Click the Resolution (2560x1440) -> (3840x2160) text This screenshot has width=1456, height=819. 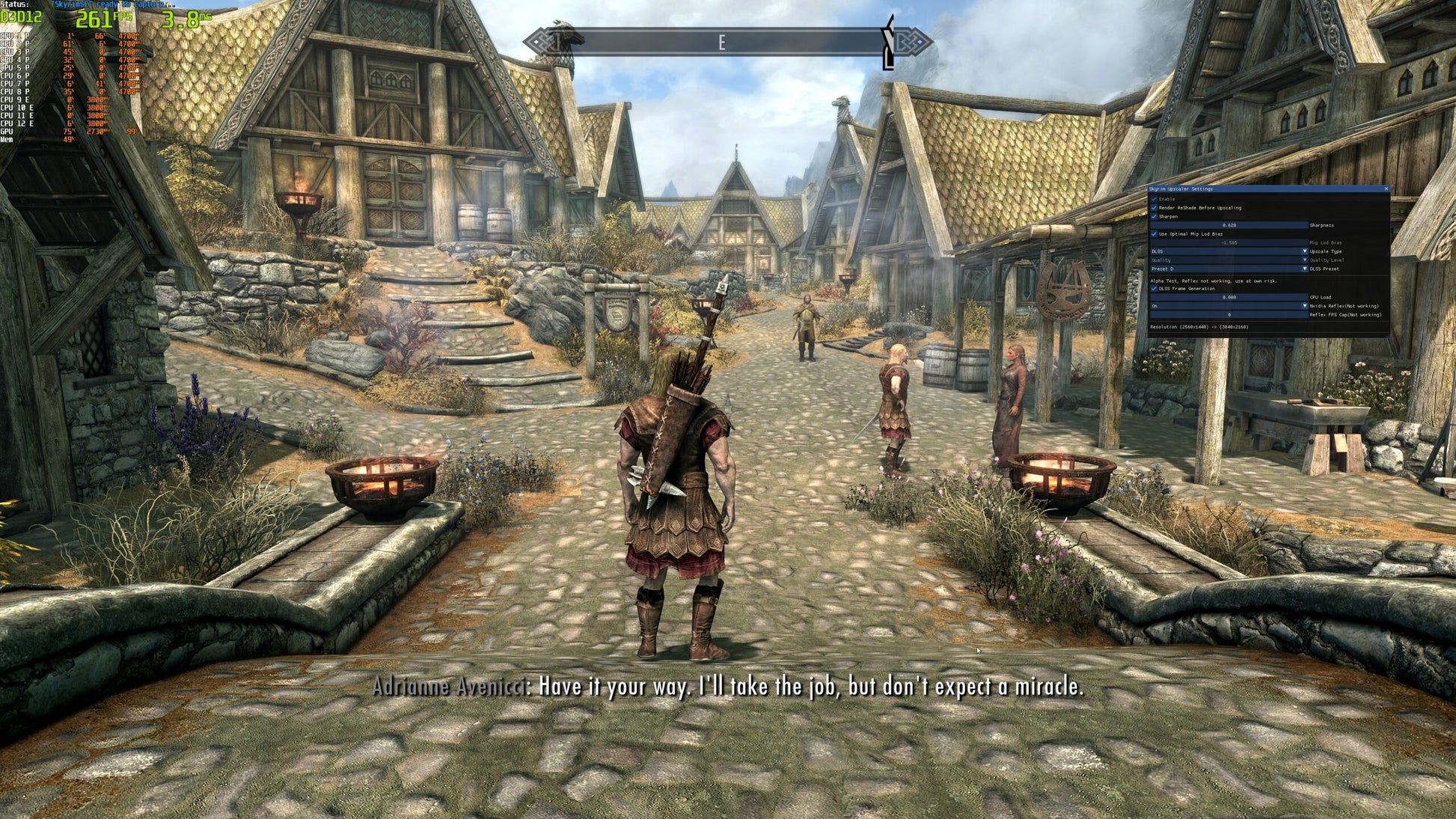pyautogui.click(x=1199, y=327)
